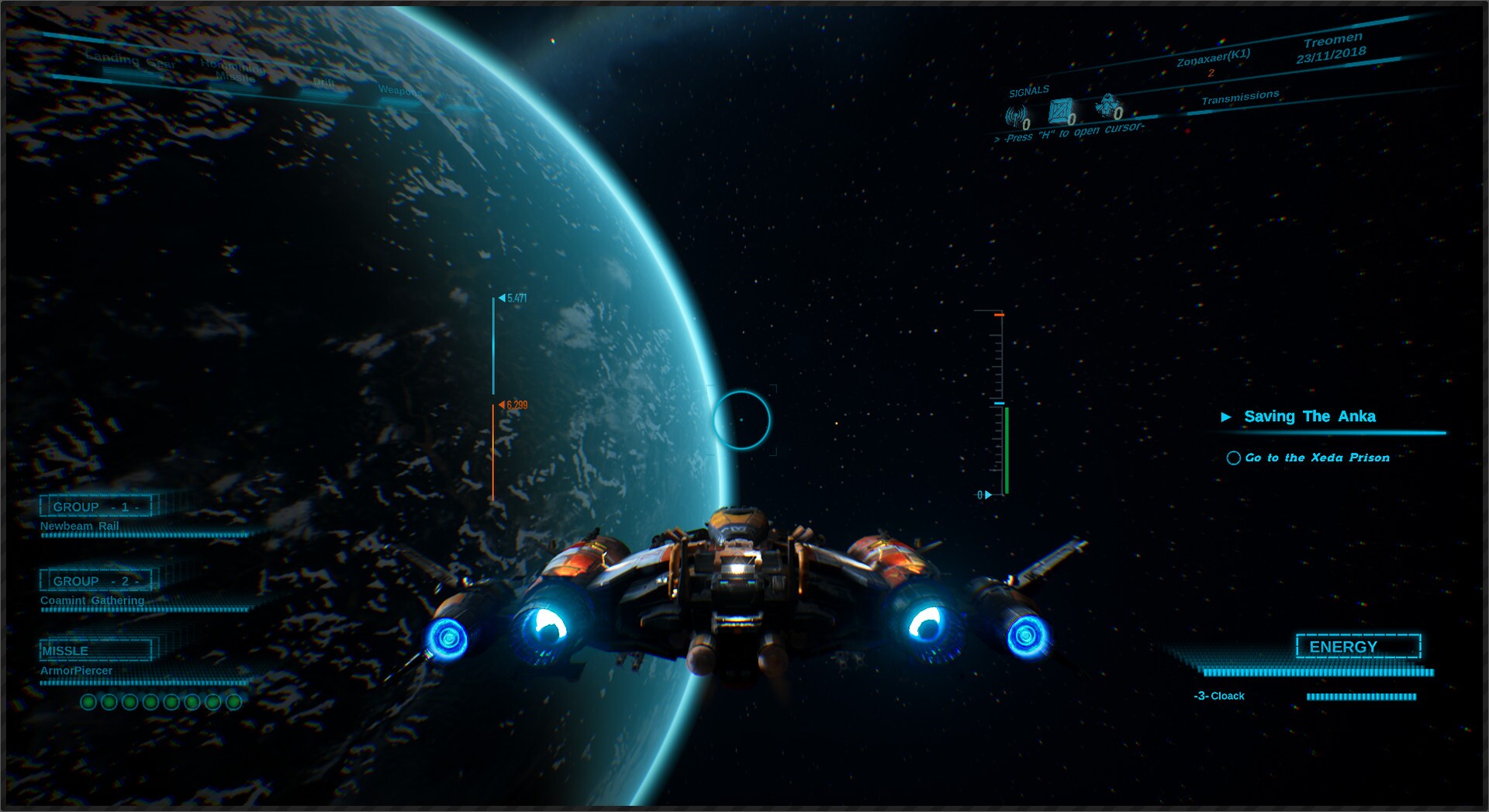The image size is (1489, 812).
Task: Expand the MISSLE ArmorPiercer panel
Action: (x=95, y=650)
